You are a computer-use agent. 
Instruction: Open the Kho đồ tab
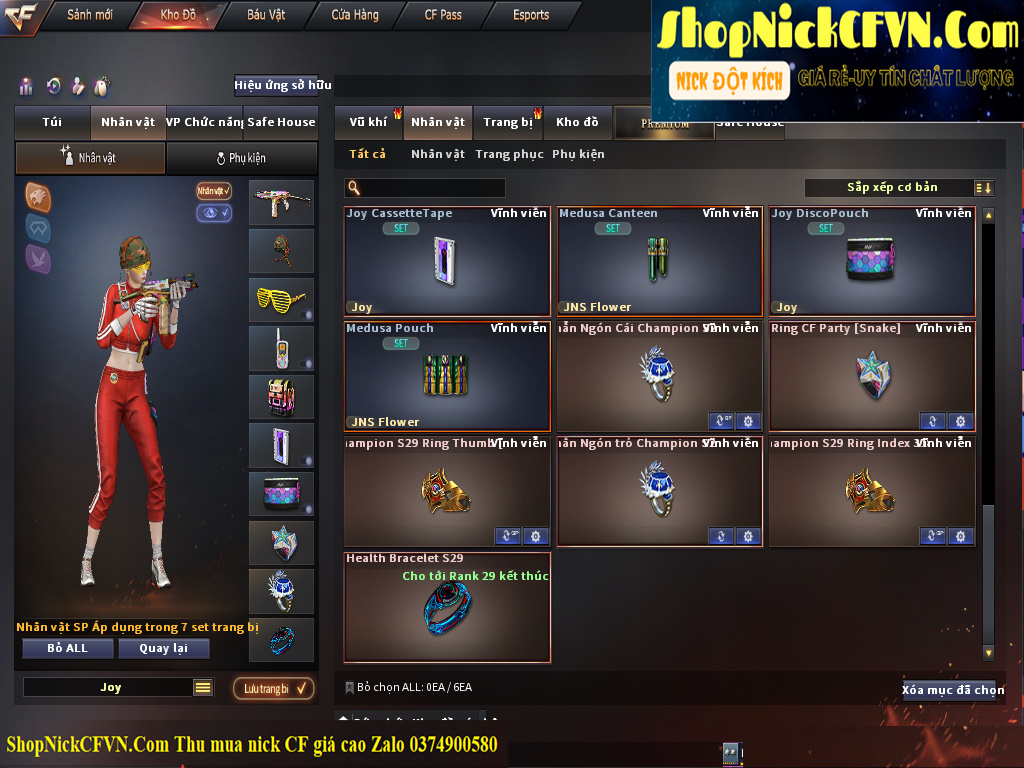(x=577, y=122)
